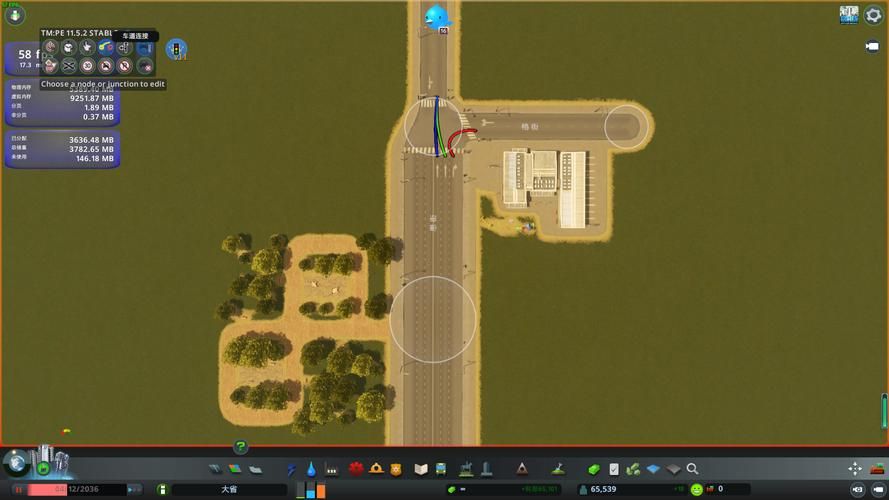Open the Electricity build menu

point(292,469)
